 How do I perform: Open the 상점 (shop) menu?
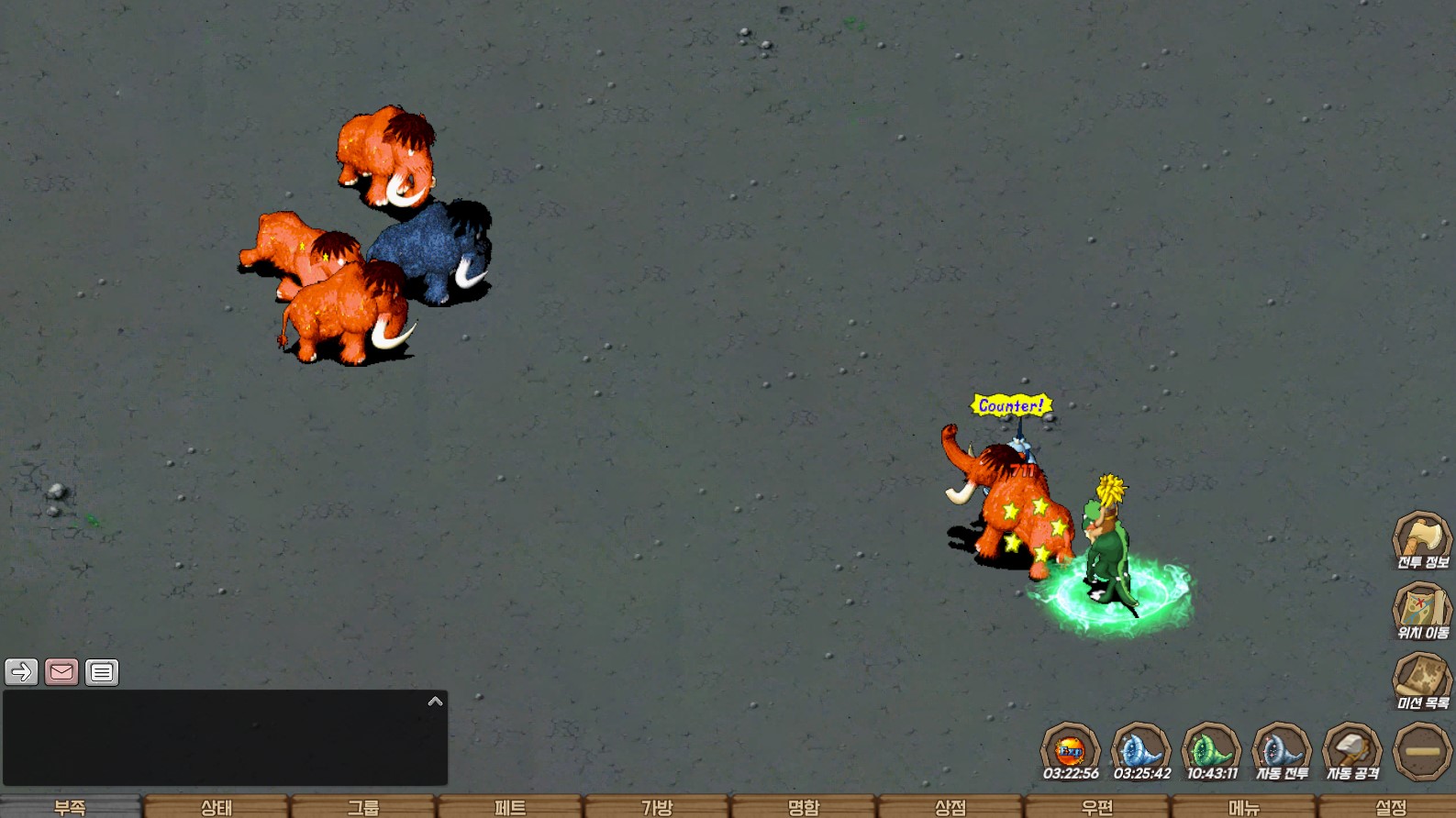(x=950, y=807)
